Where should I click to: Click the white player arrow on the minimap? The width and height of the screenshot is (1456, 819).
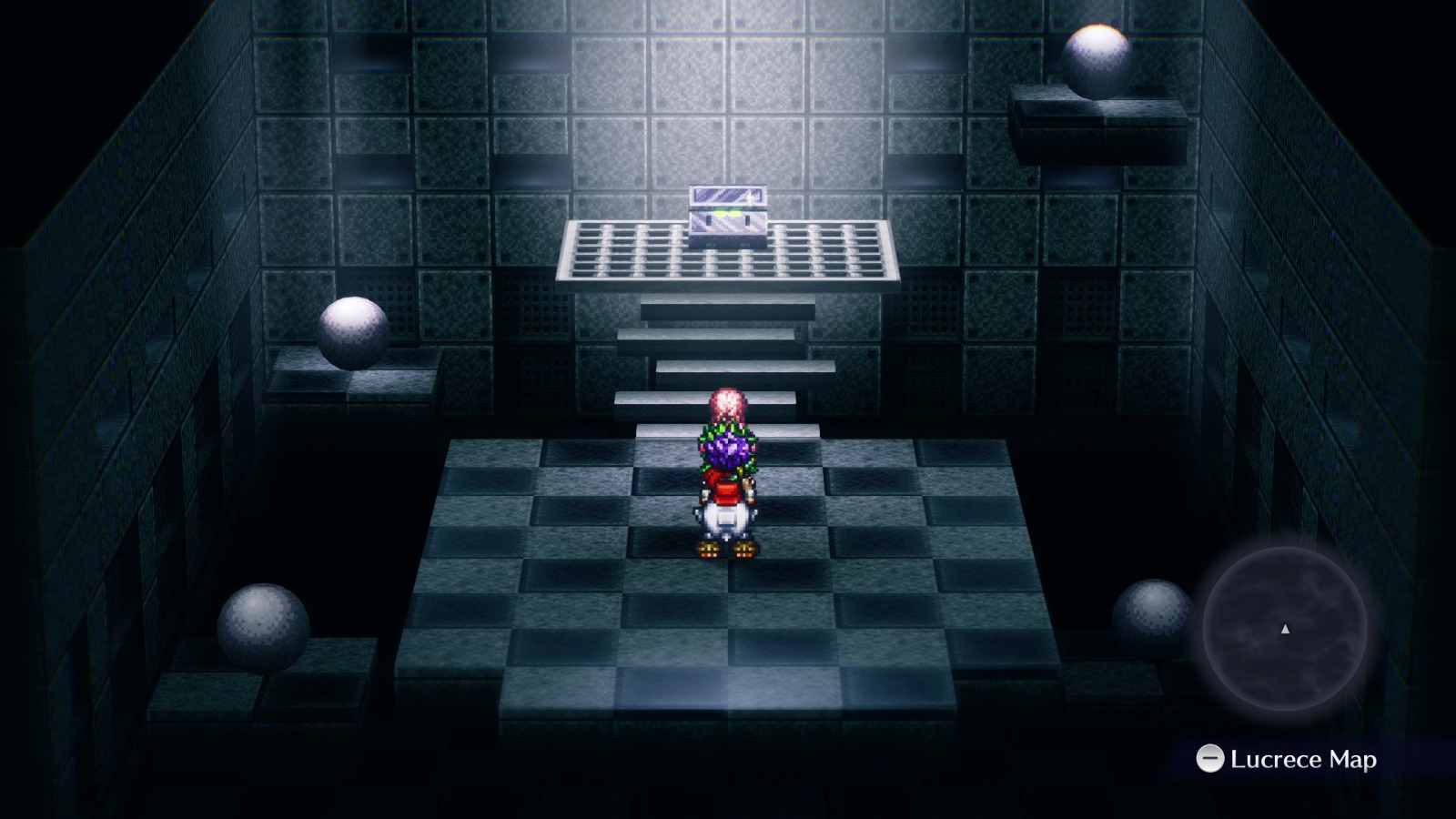(x=1285, y=628)
